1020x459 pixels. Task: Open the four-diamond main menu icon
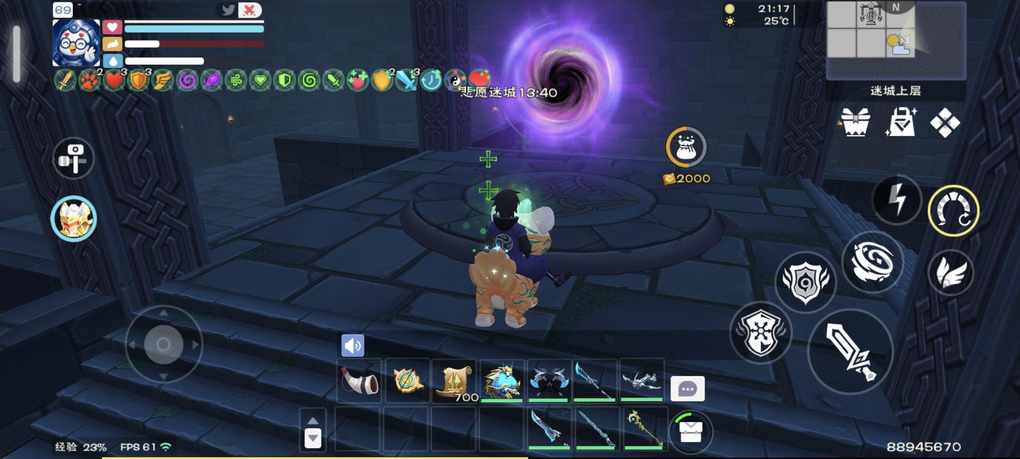click(x=944, y=123)
